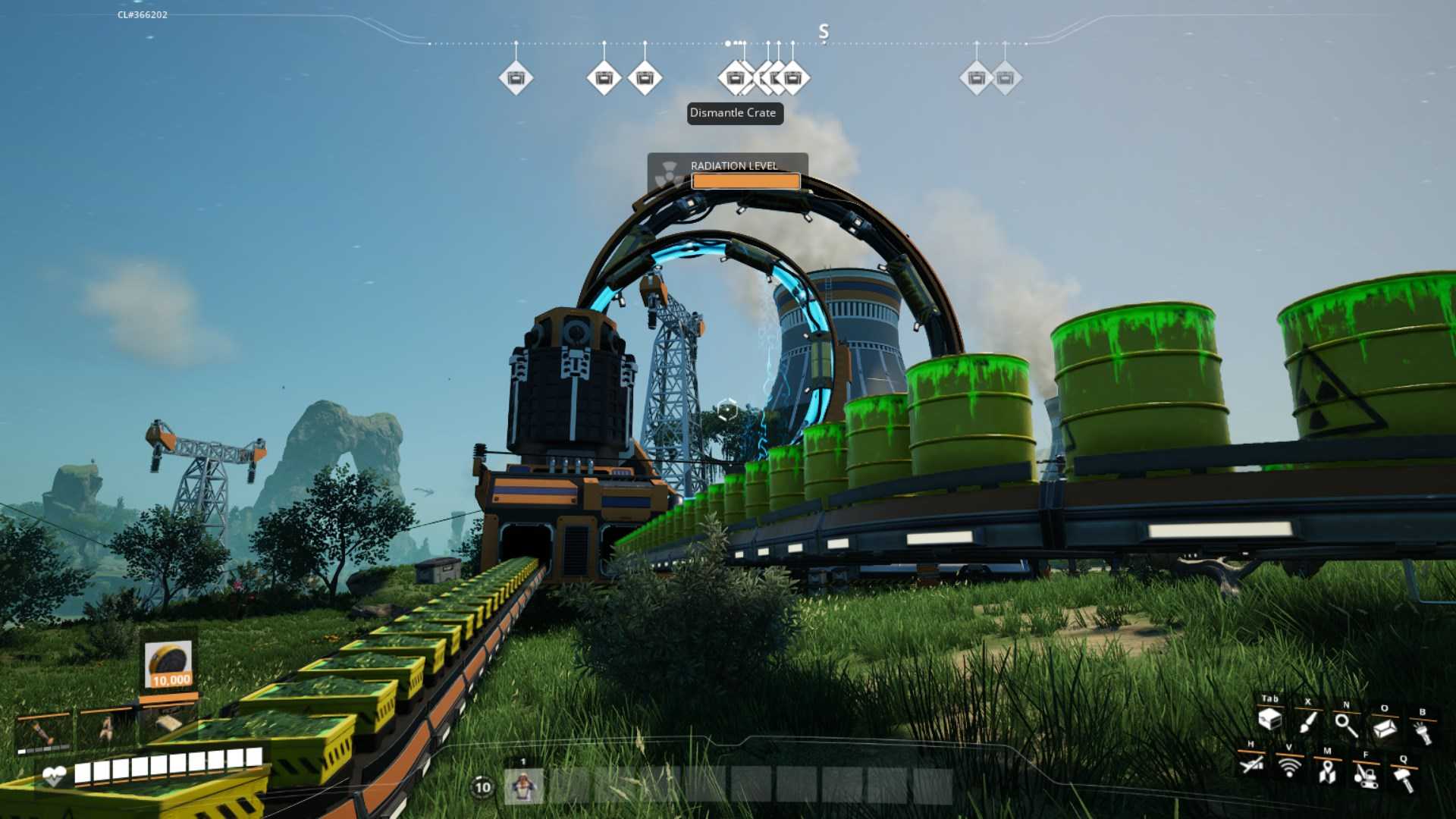
Task: Open the build hammer menu icon
Action: tap(1404, 778)
